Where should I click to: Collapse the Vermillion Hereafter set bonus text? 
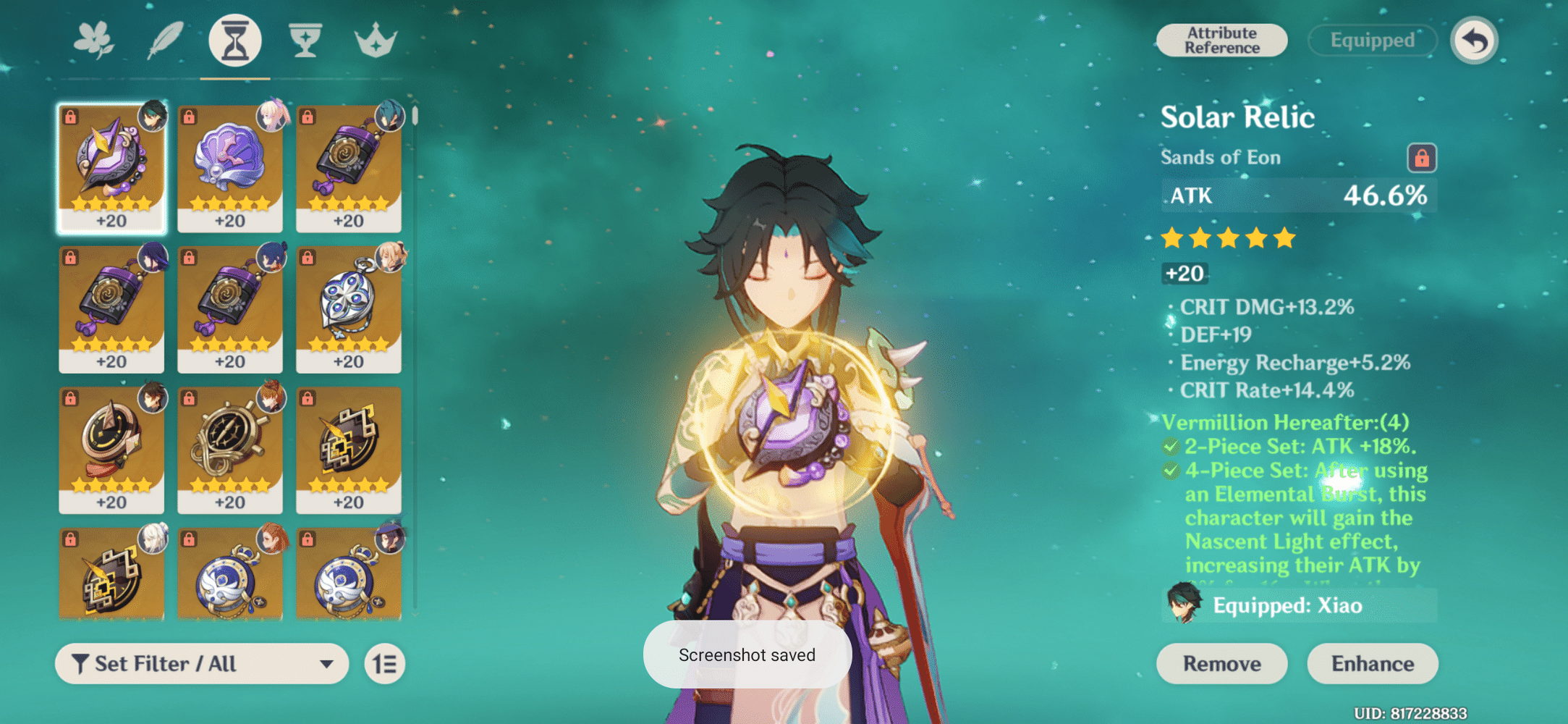pyautogui.click(x=1295, y=422)
